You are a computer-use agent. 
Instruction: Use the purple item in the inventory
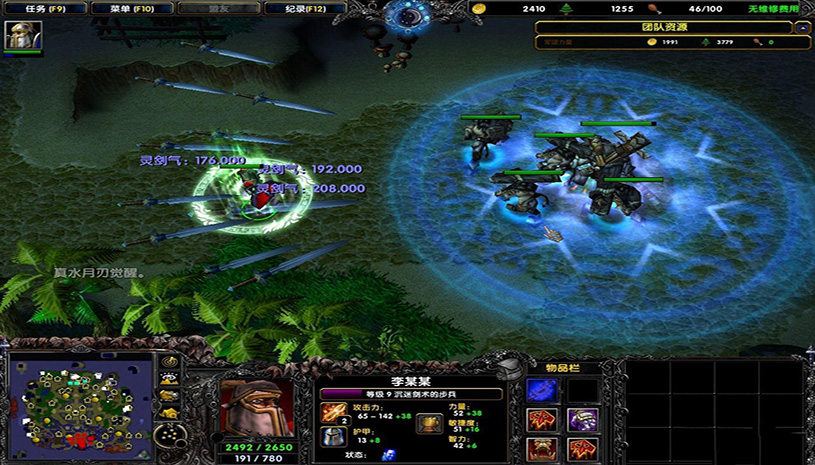[583, 420]
